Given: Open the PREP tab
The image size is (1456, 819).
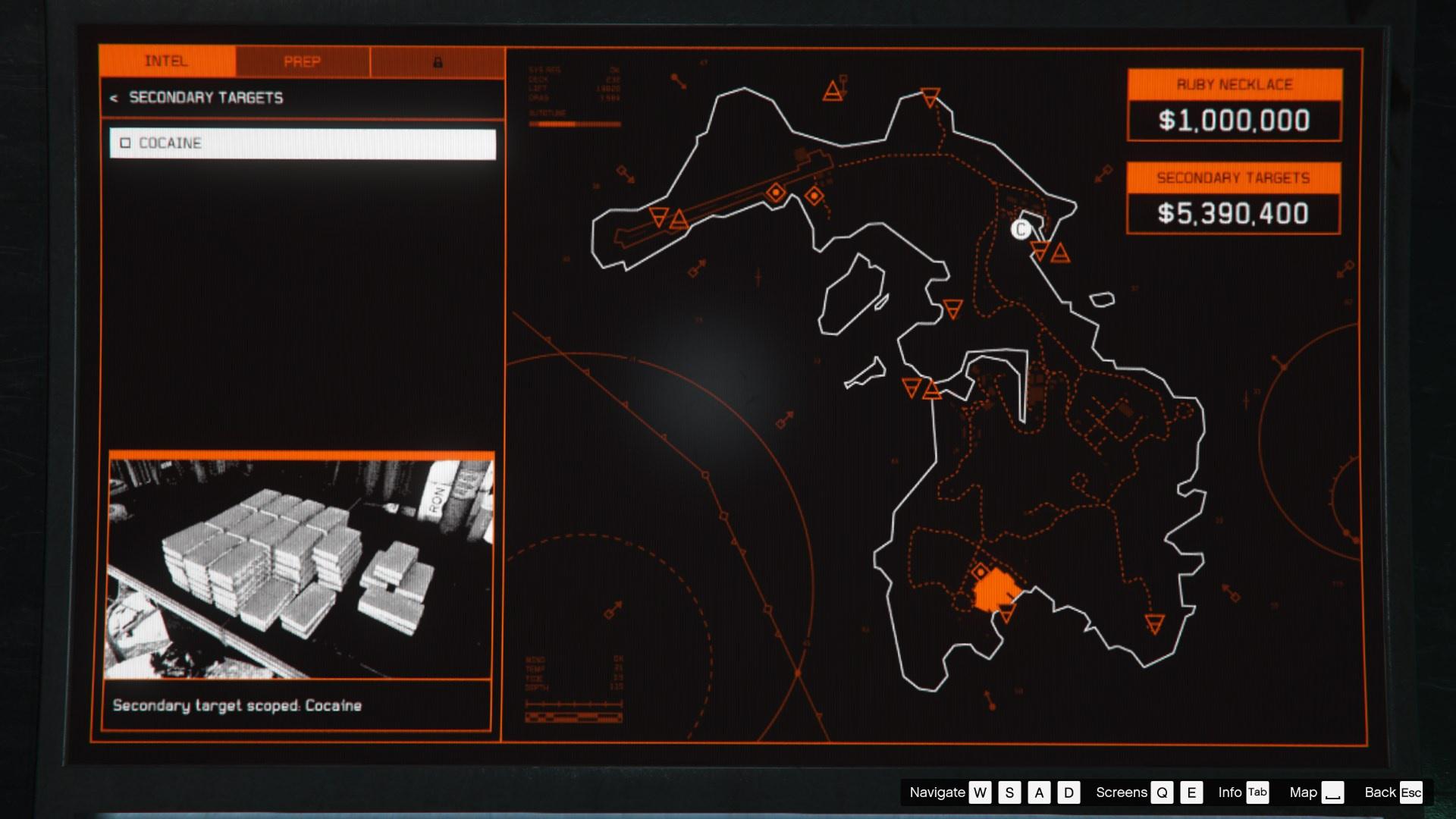Looking at the screenshot, I should coord(303,61).
